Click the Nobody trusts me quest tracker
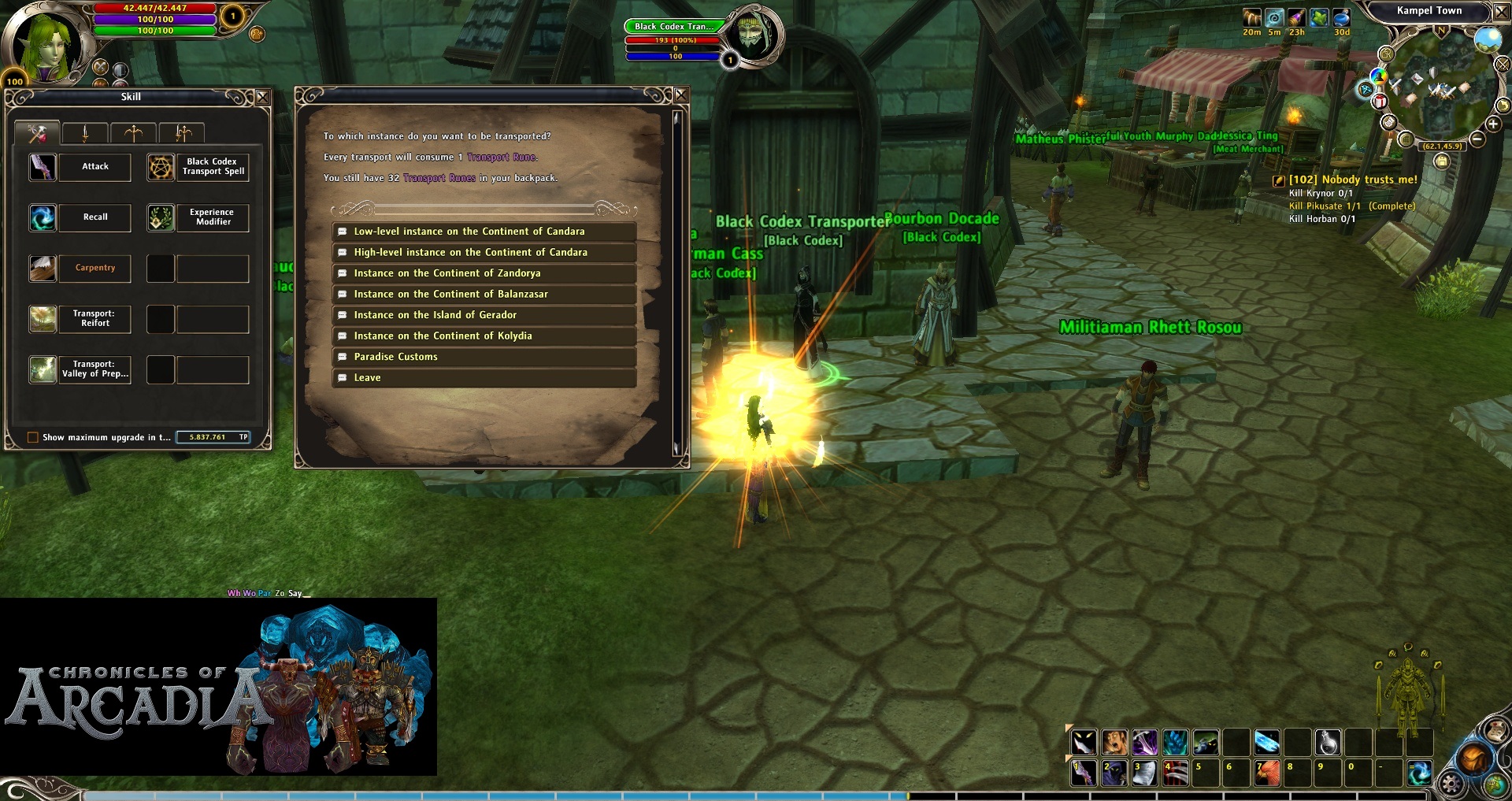Screen dimensions: 1512x801 [1352, 180]
